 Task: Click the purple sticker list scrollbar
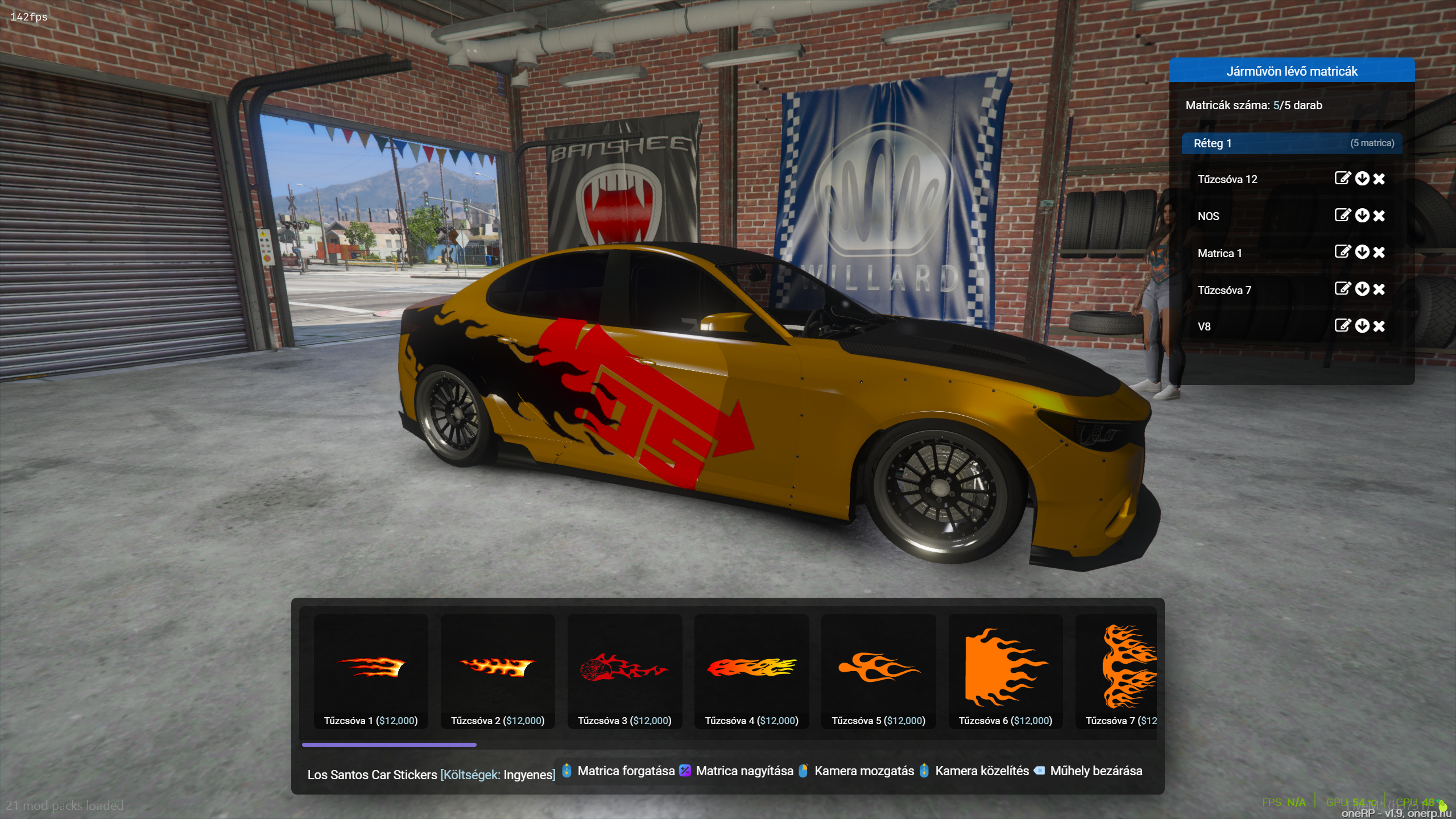coord(389,744)
